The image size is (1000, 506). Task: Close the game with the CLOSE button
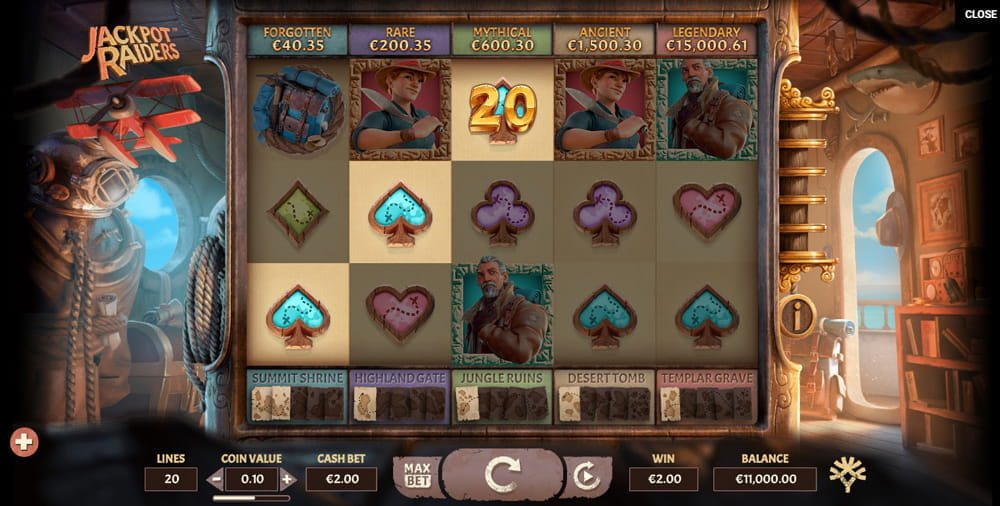point(980,15)
